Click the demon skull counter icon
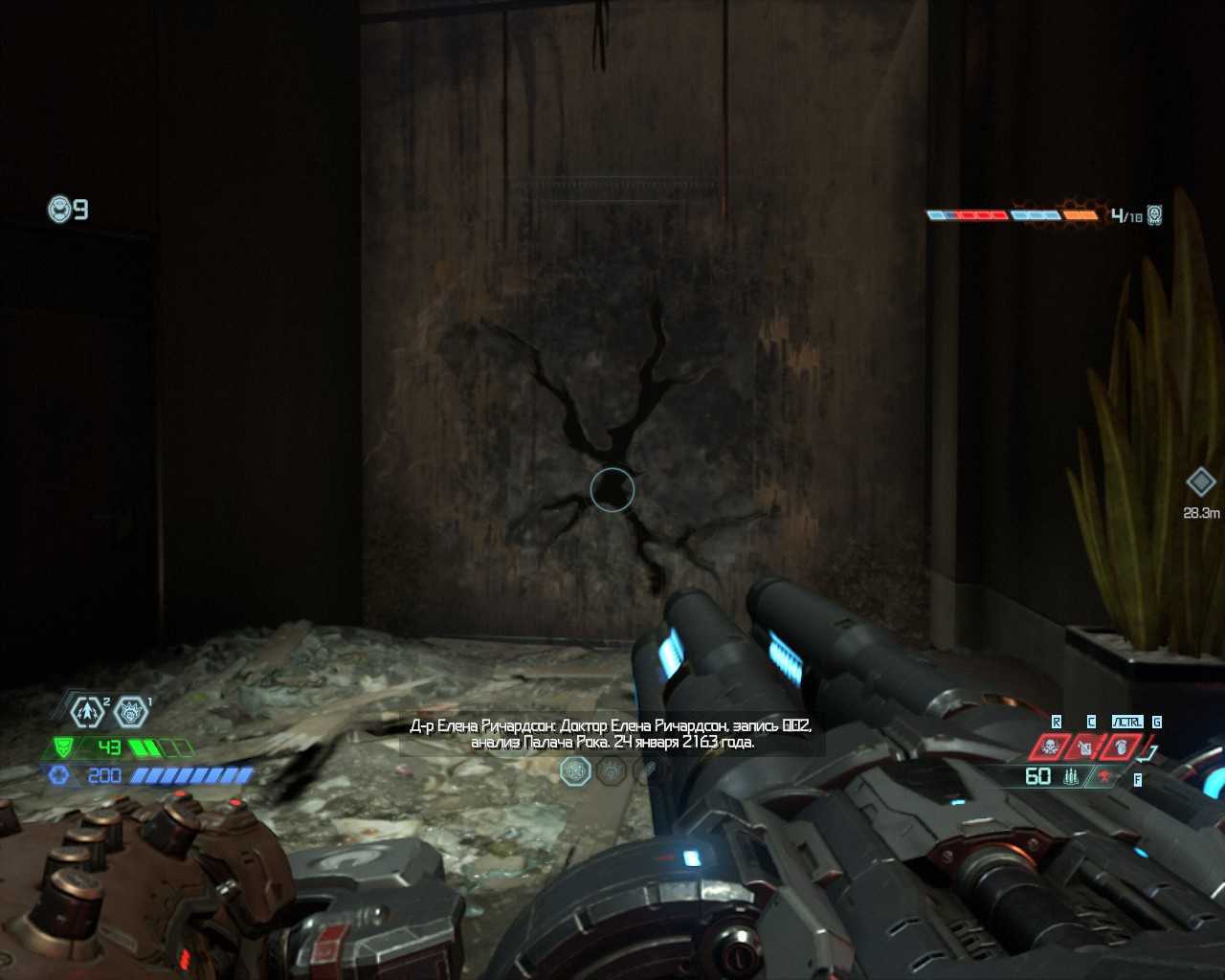 click(x=1155, y=214)
